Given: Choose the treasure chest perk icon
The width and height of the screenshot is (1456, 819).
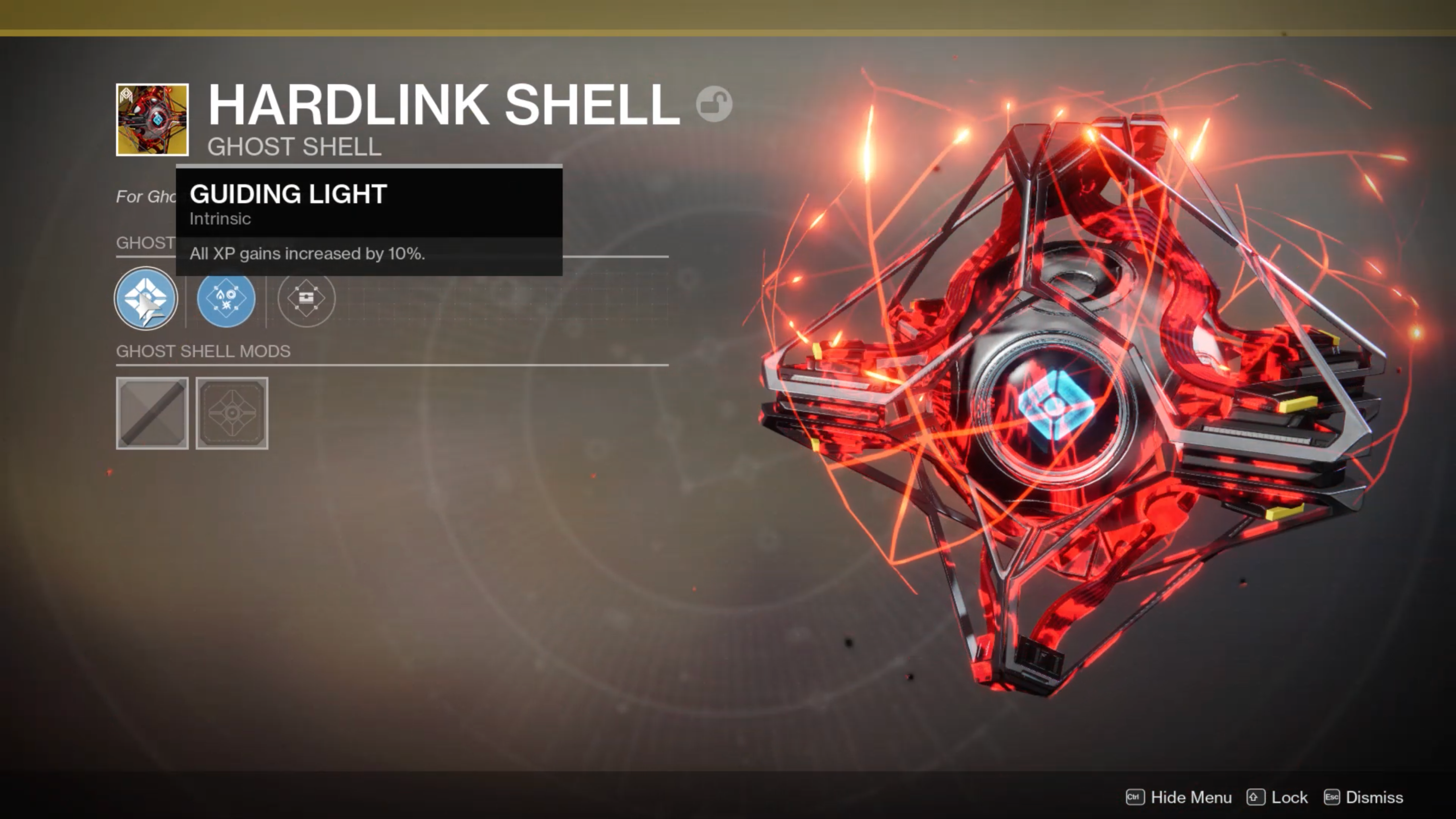Looking at the screenshot, I should 306,298.
